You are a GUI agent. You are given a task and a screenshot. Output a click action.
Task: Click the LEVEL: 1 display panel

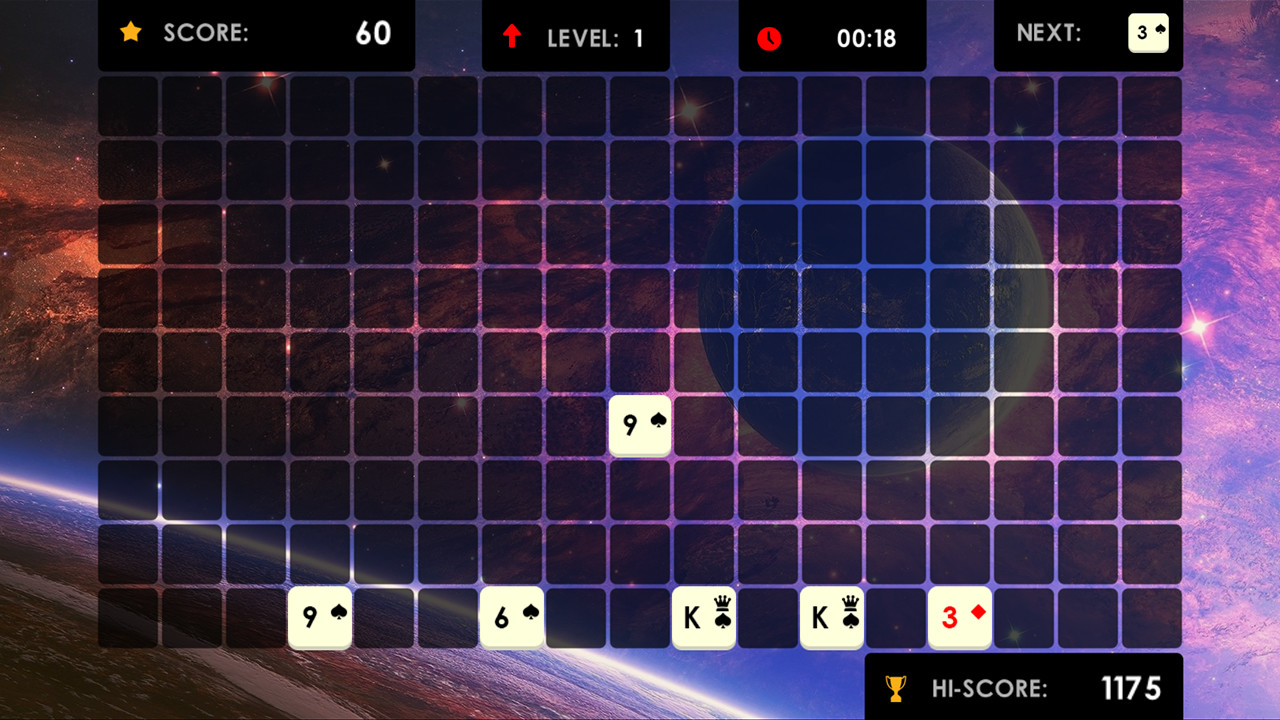576,35
